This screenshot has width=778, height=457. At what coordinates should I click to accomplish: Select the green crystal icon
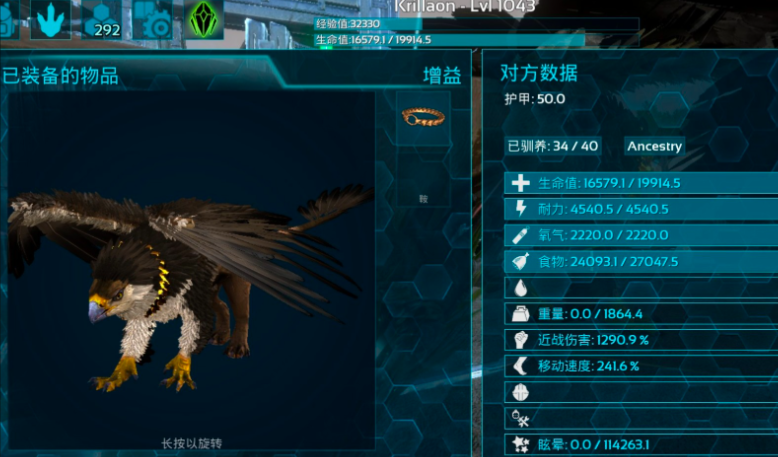click(x=204, y=18)
